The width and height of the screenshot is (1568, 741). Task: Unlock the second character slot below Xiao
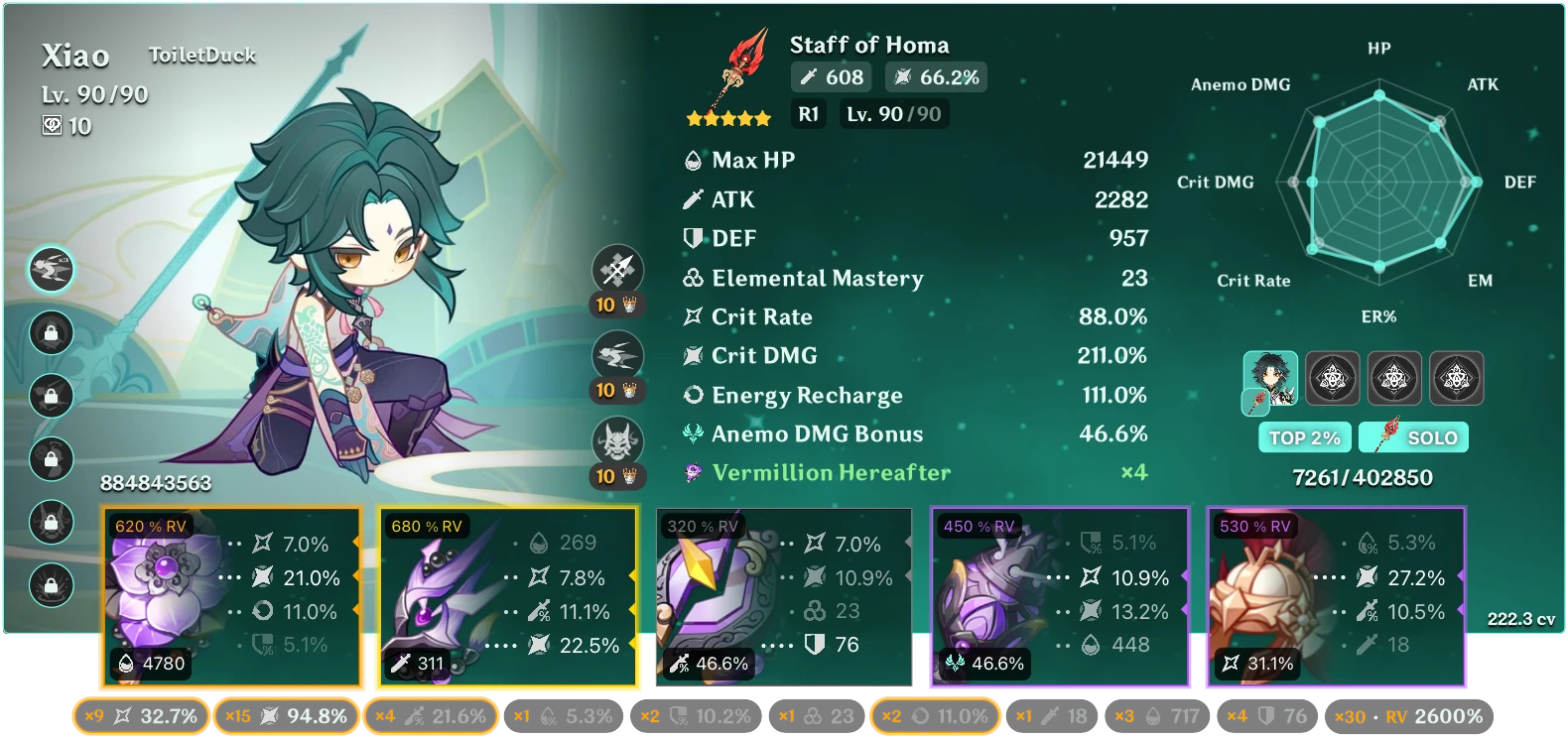point(52,333)
